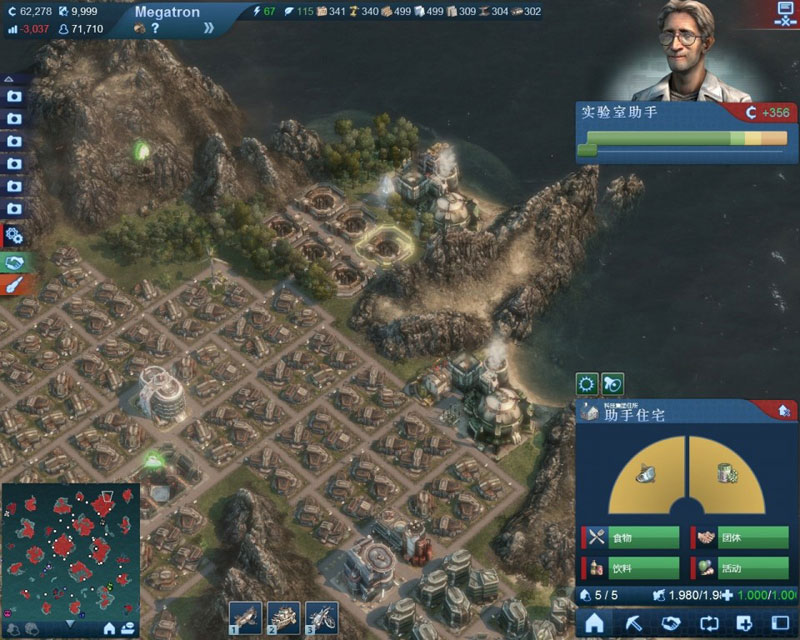Click the megaphone icon above residence panel
Screen dimensions: 800x640
click(x=612, y=383)
